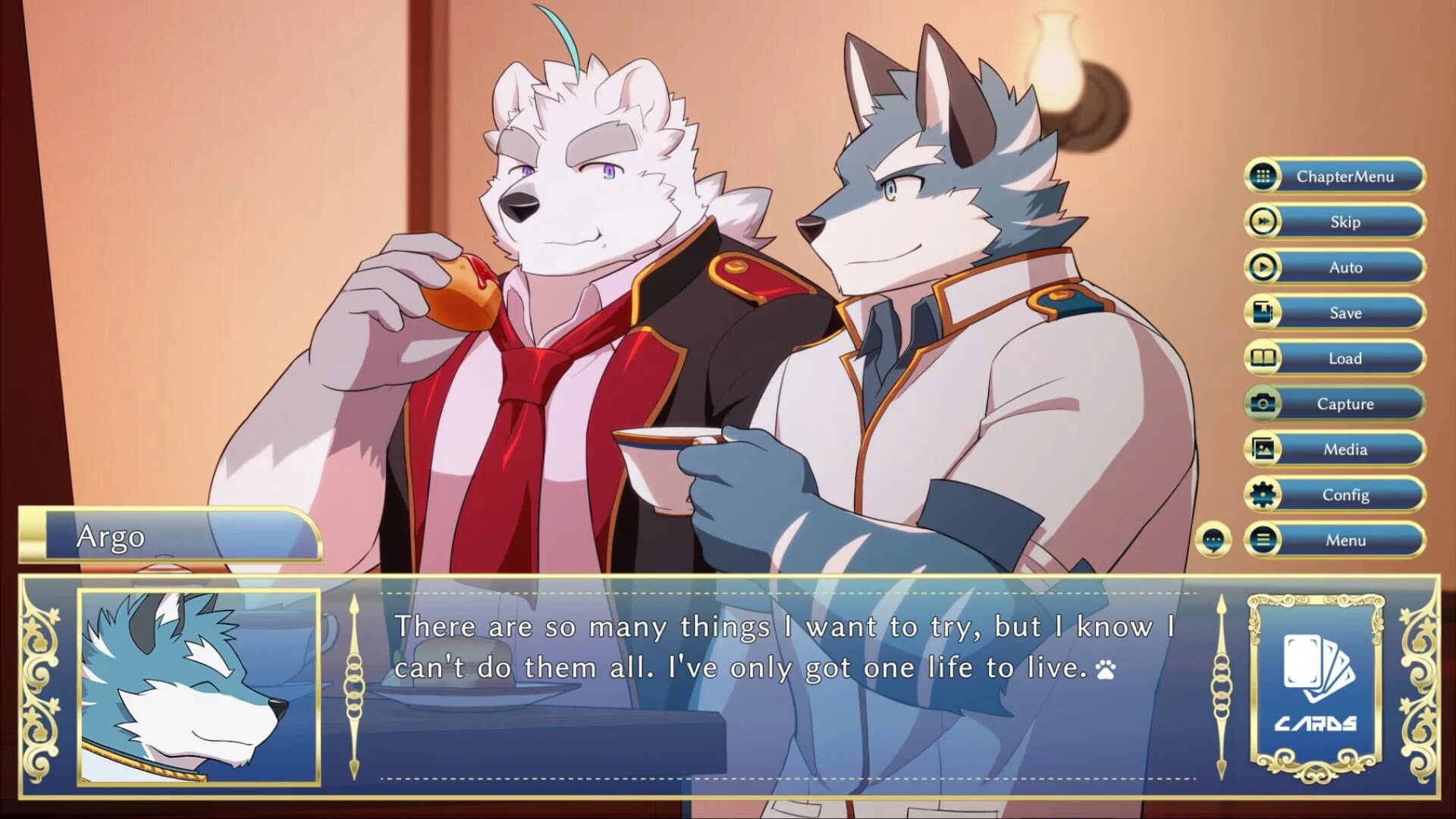This screenshot has height=819, width=1456.
Task: Open the game Menu
Action: (1345, 540)
